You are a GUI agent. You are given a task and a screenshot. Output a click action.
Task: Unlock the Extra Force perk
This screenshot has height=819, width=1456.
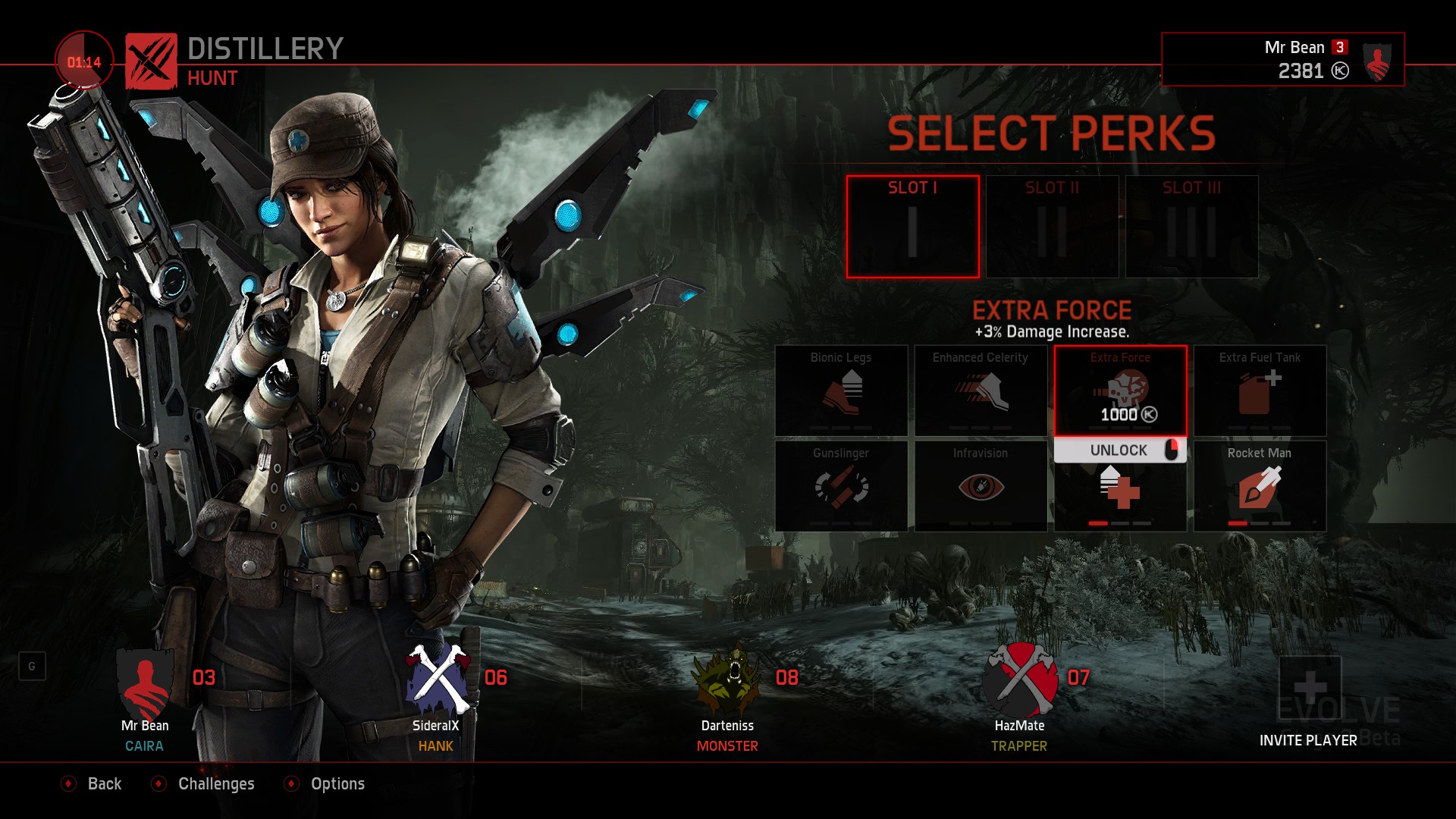pos(1119,450)
